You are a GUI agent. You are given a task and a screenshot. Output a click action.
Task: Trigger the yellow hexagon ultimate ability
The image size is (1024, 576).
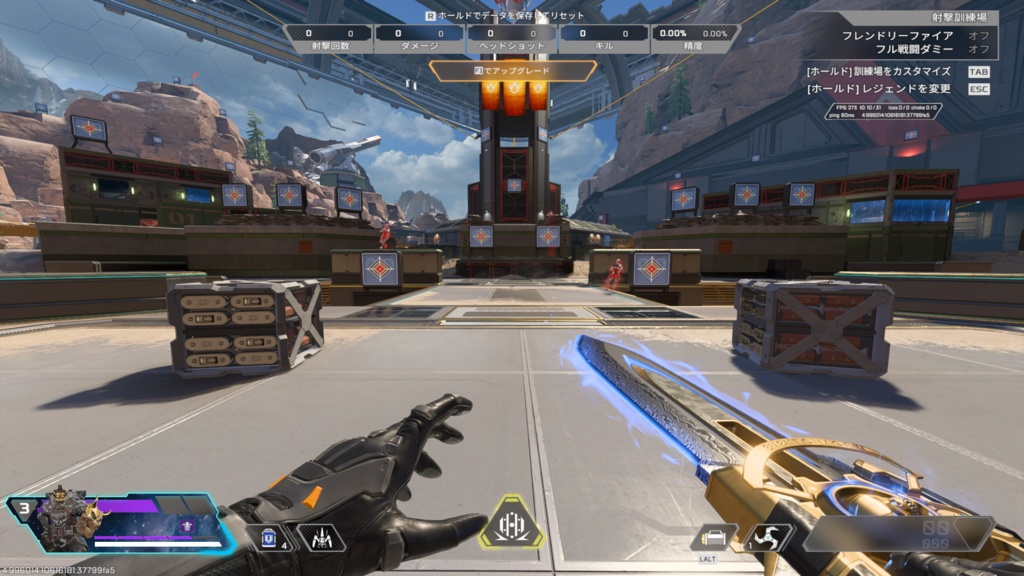point(511,523)
